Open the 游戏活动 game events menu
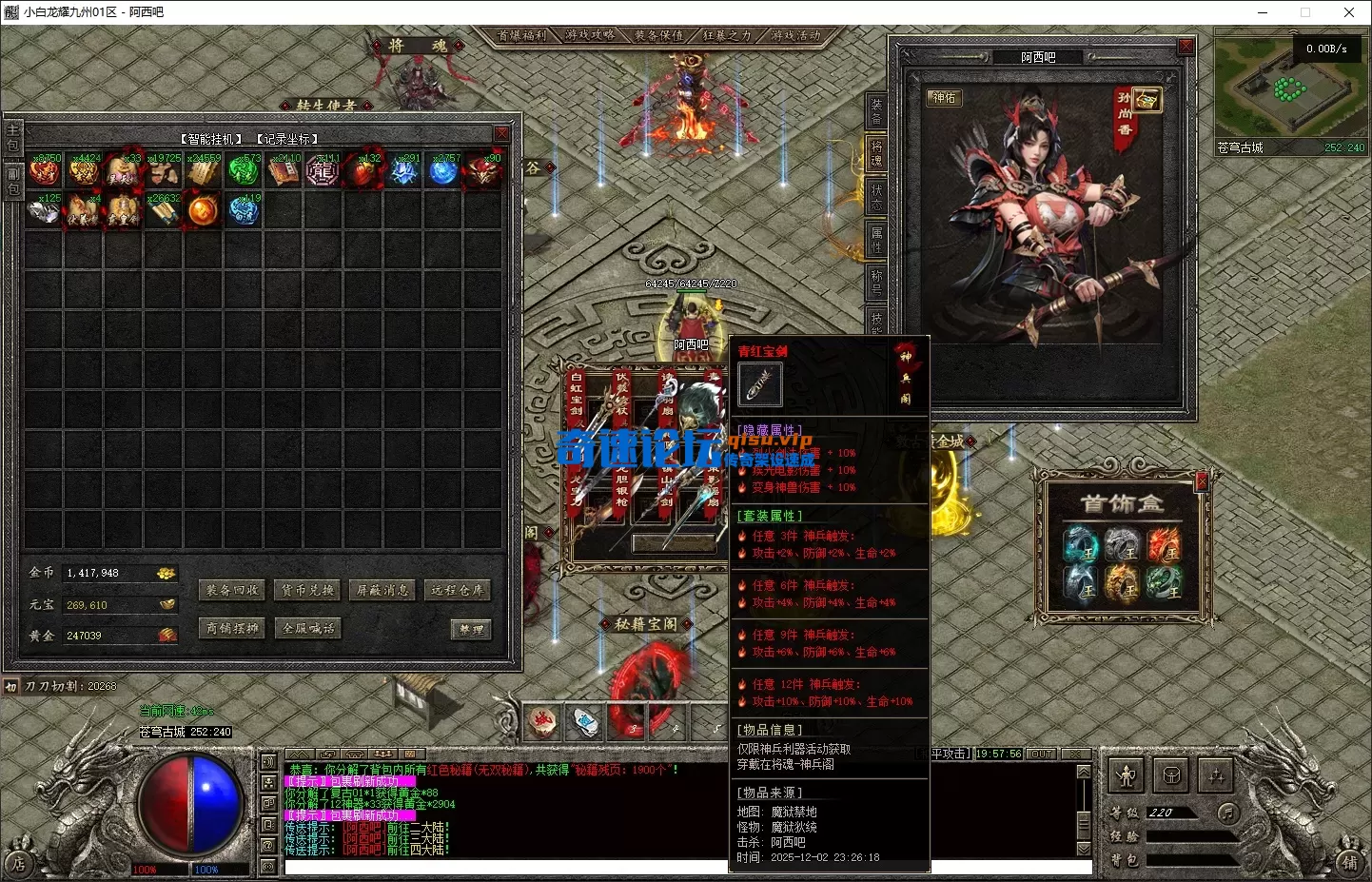The image size is (1372, 882). pos(795,35)
